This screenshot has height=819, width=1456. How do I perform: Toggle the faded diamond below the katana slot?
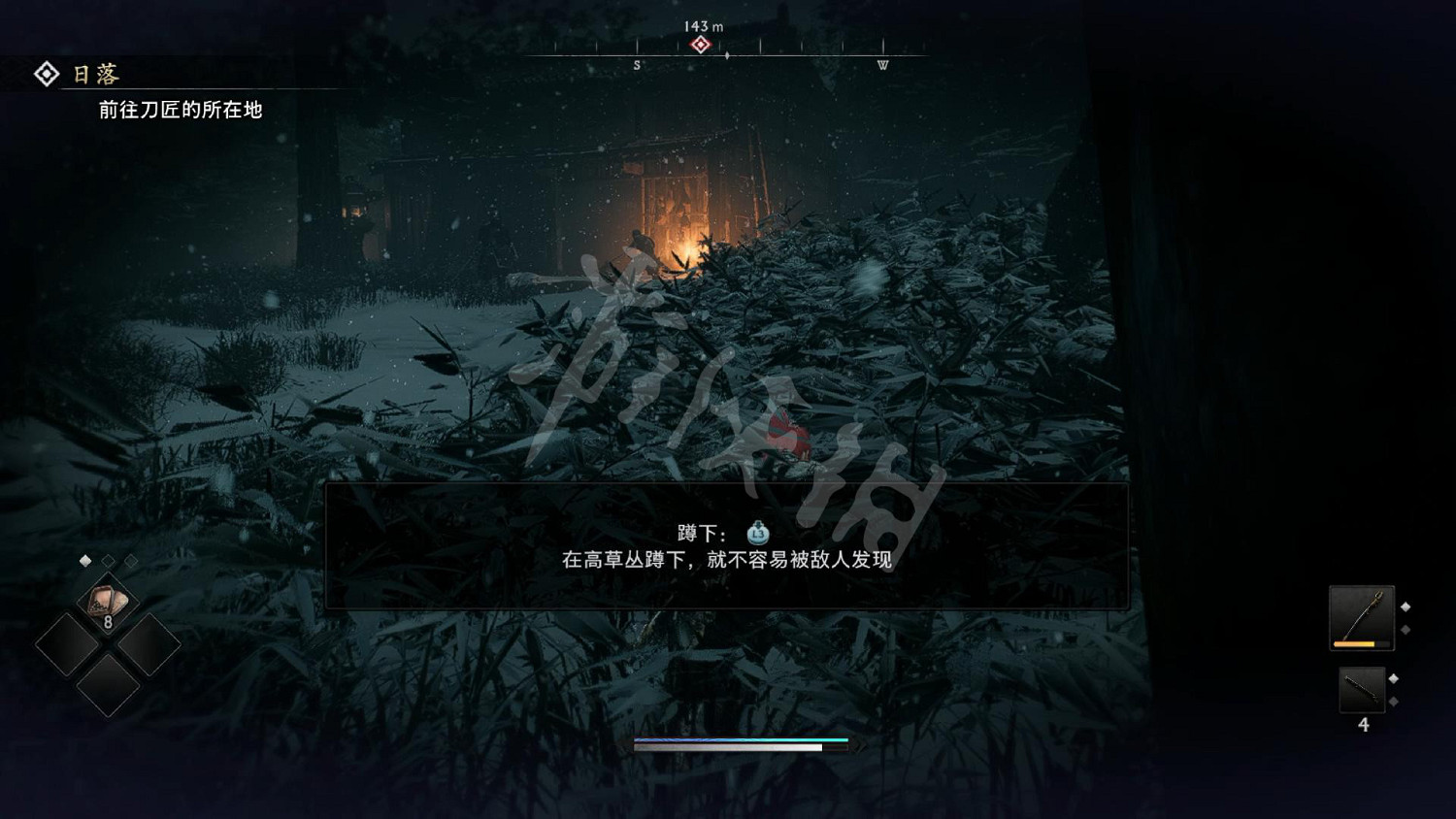click(1406, 629)
